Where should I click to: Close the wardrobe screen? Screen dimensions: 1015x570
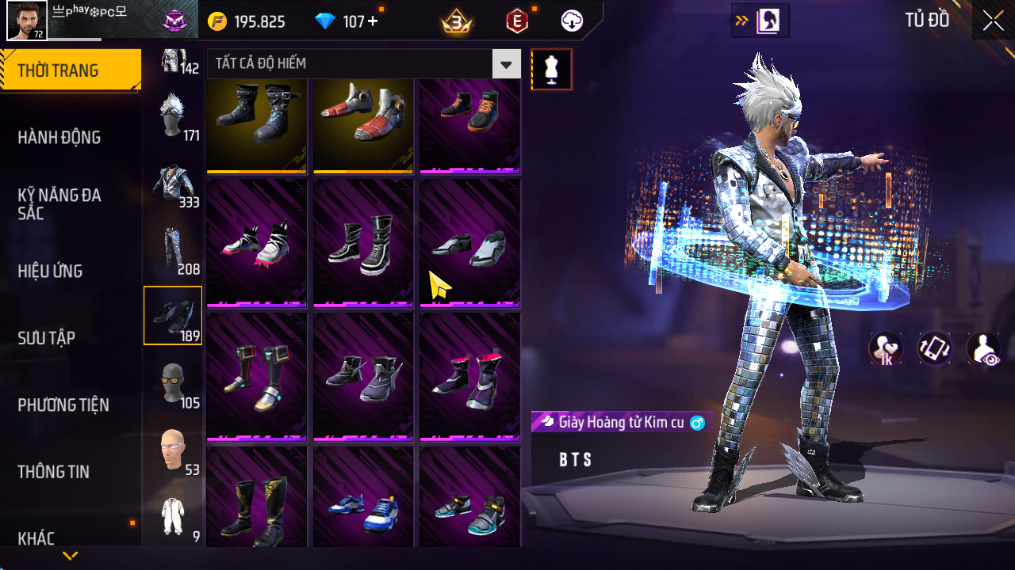pos(992,21)
